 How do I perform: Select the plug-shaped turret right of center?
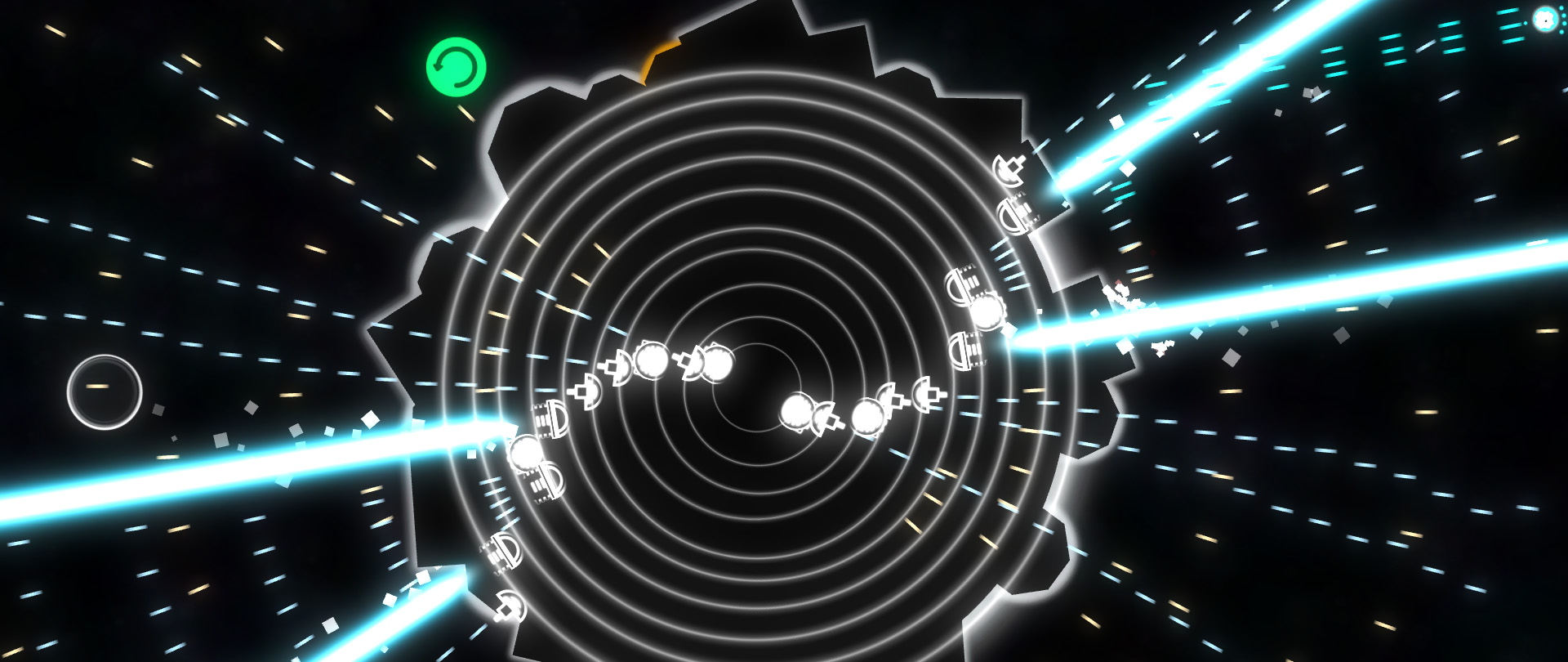click(x=929, y=394)
